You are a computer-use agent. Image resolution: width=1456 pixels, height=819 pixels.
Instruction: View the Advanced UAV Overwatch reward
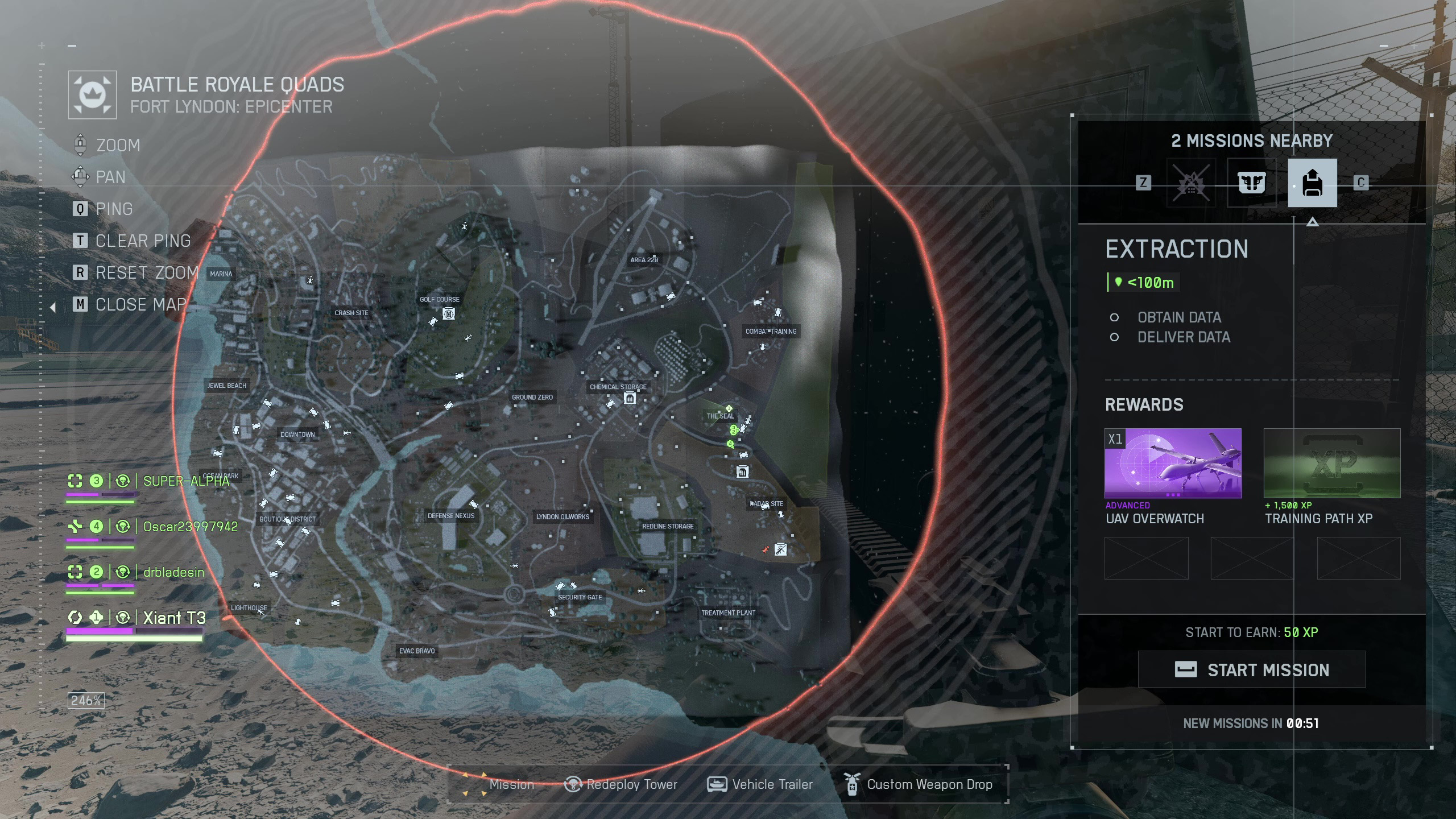pyautogui.click(x=1172, y=463)
